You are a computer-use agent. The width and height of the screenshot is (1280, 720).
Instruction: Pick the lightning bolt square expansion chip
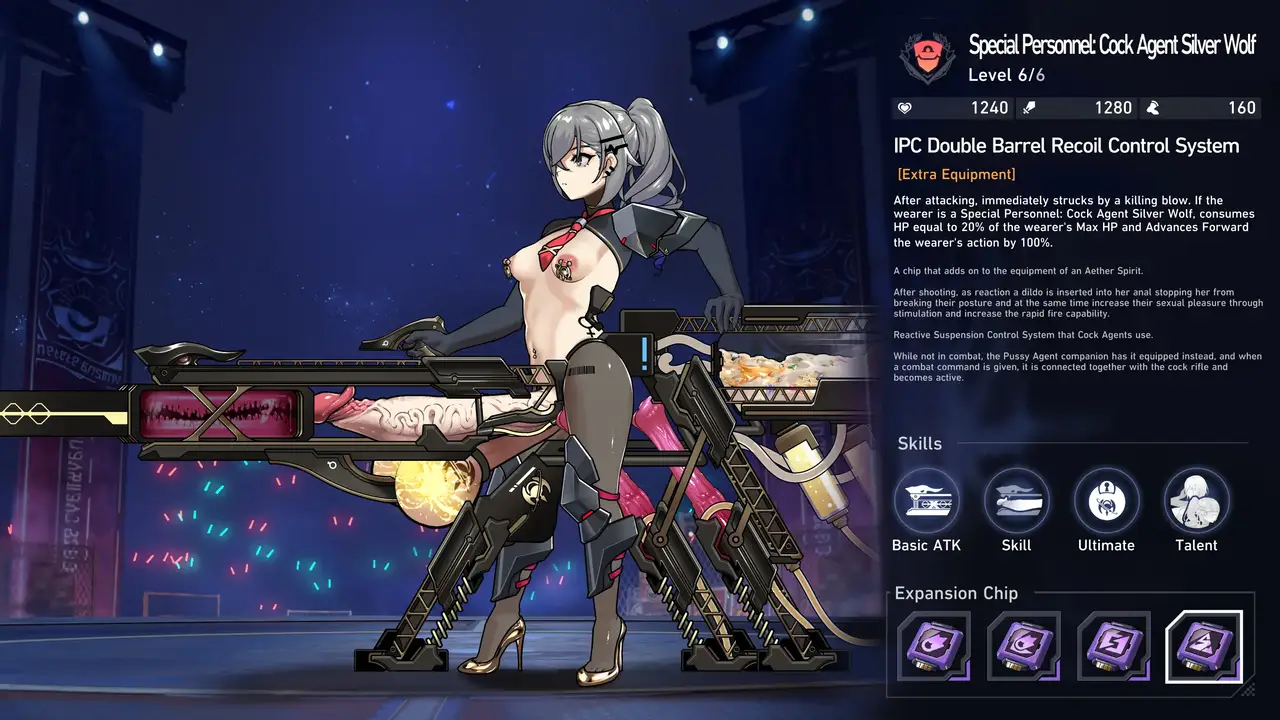1113,646
